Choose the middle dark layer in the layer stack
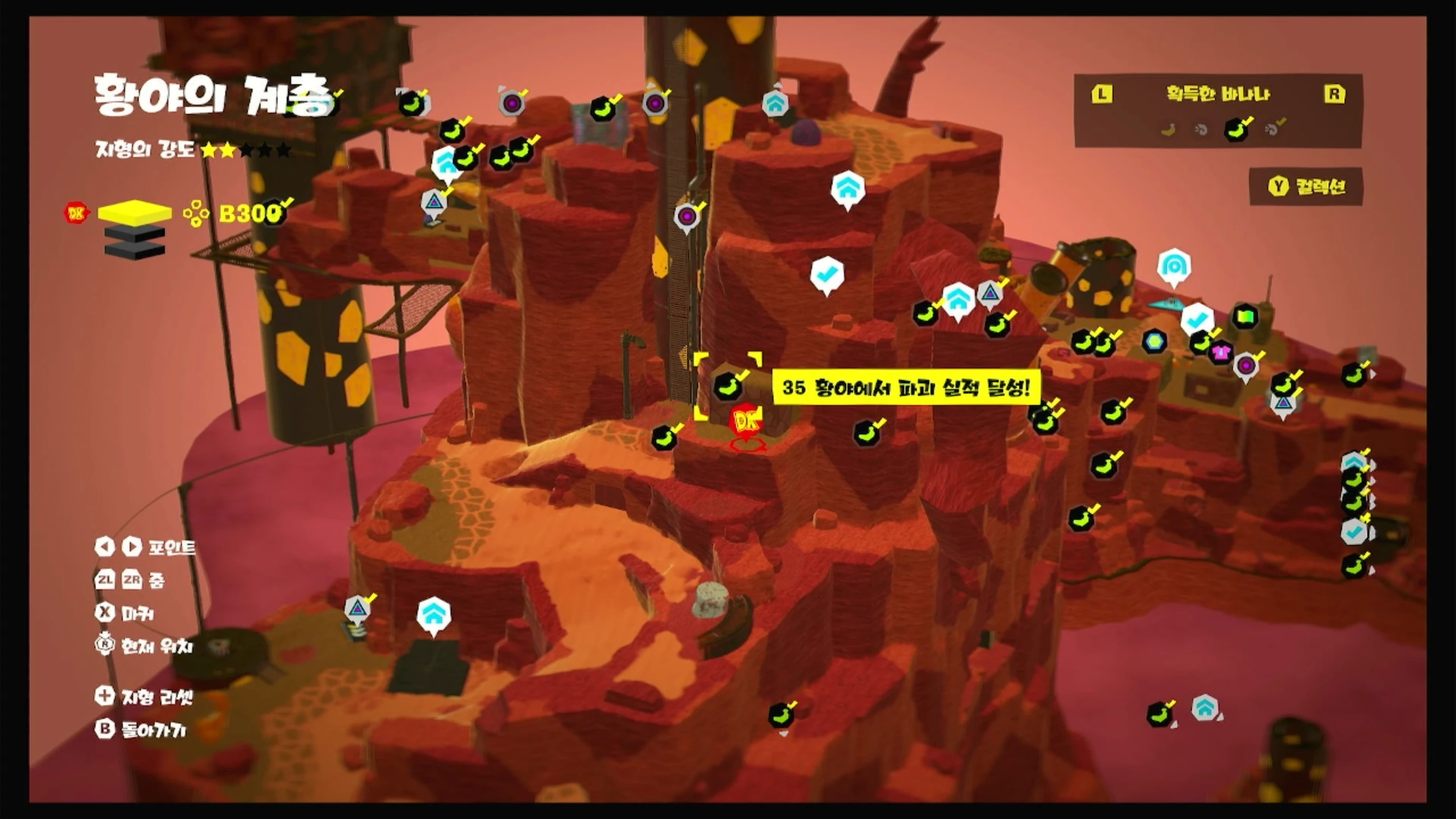Viewport: 1456px width, 819px height. tap(135, 234)
